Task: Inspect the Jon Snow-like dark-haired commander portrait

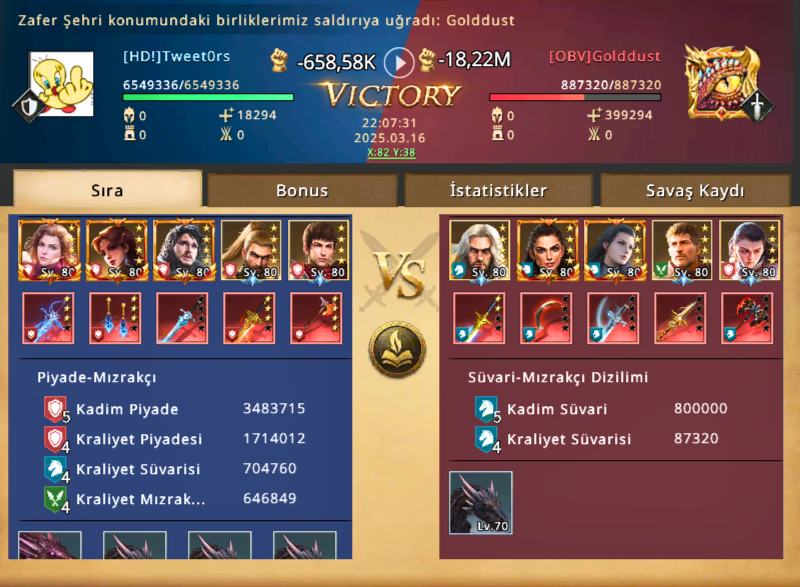Action: coord(184,250)
